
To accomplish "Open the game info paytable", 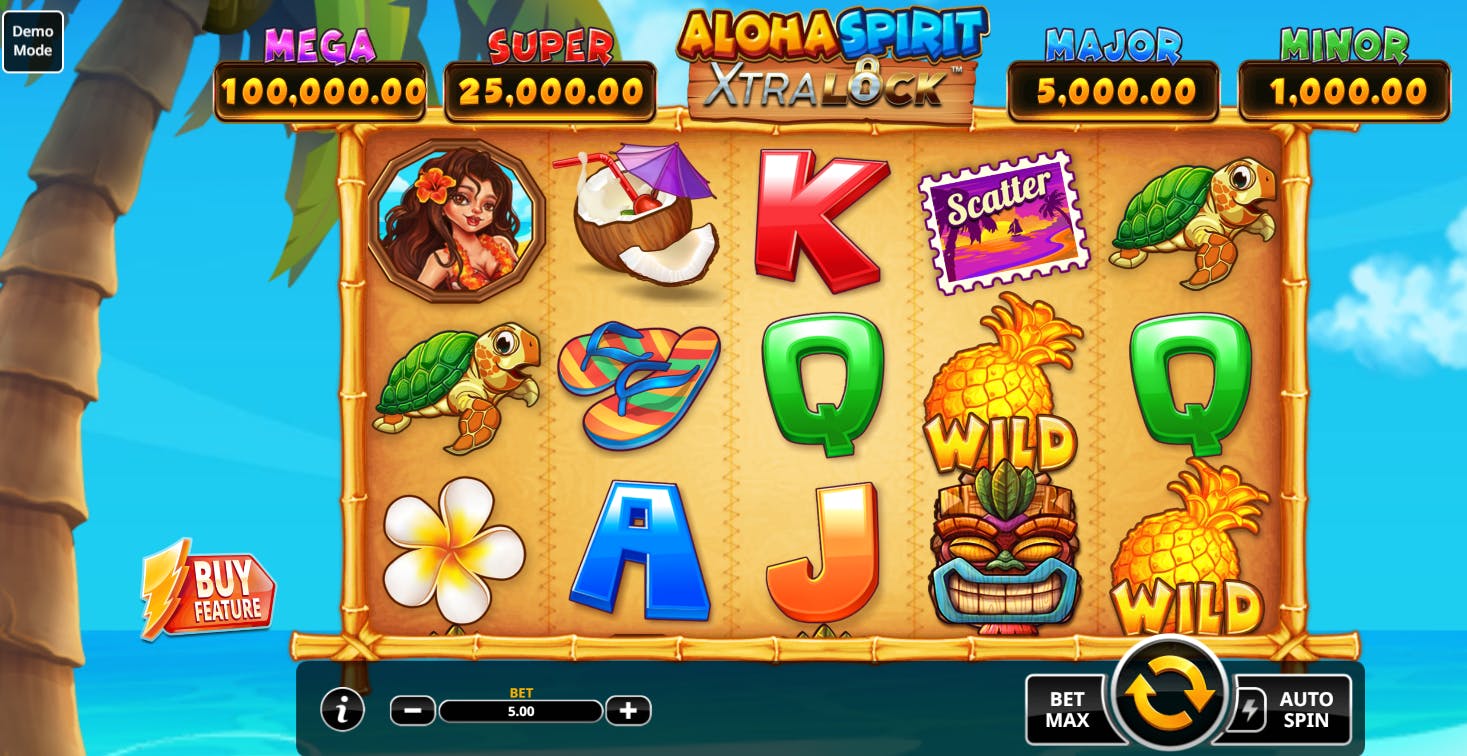I will pos(342,710).
